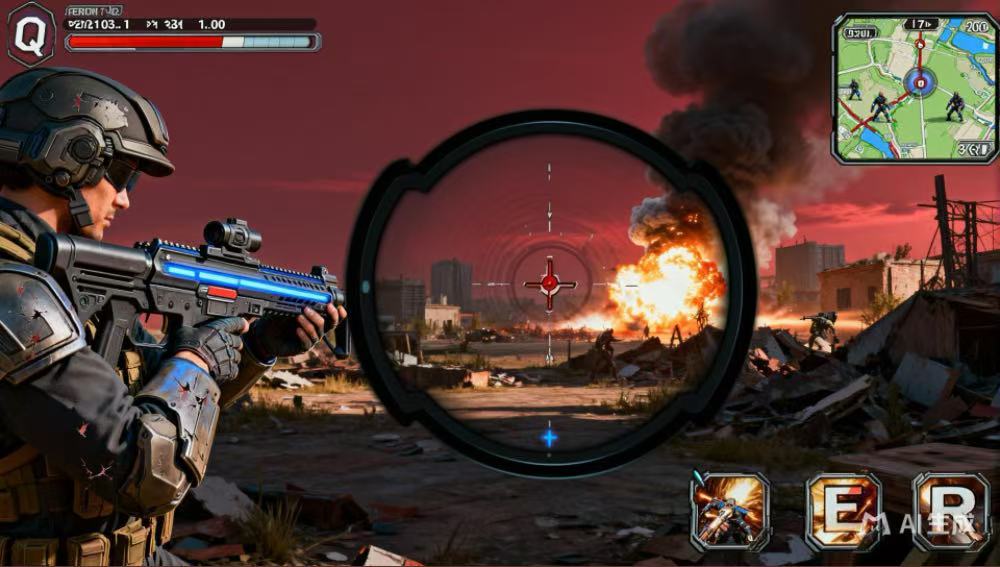Activate the R ability slot
1000x567 pixels.
pyautogui.click(x=950, y=511)
